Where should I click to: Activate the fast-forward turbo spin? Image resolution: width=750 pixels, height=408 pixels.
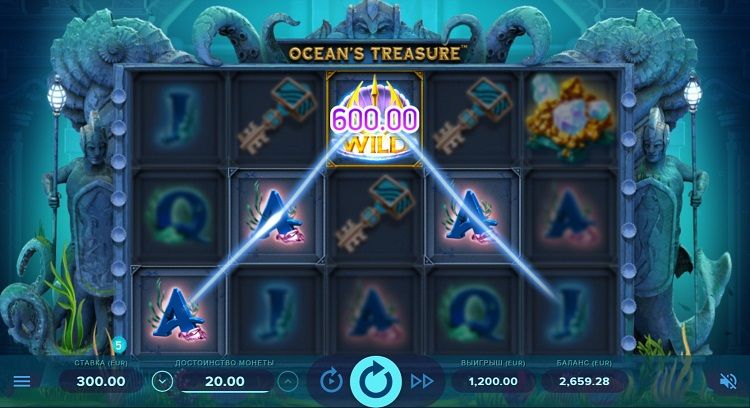tap(422, 381)
